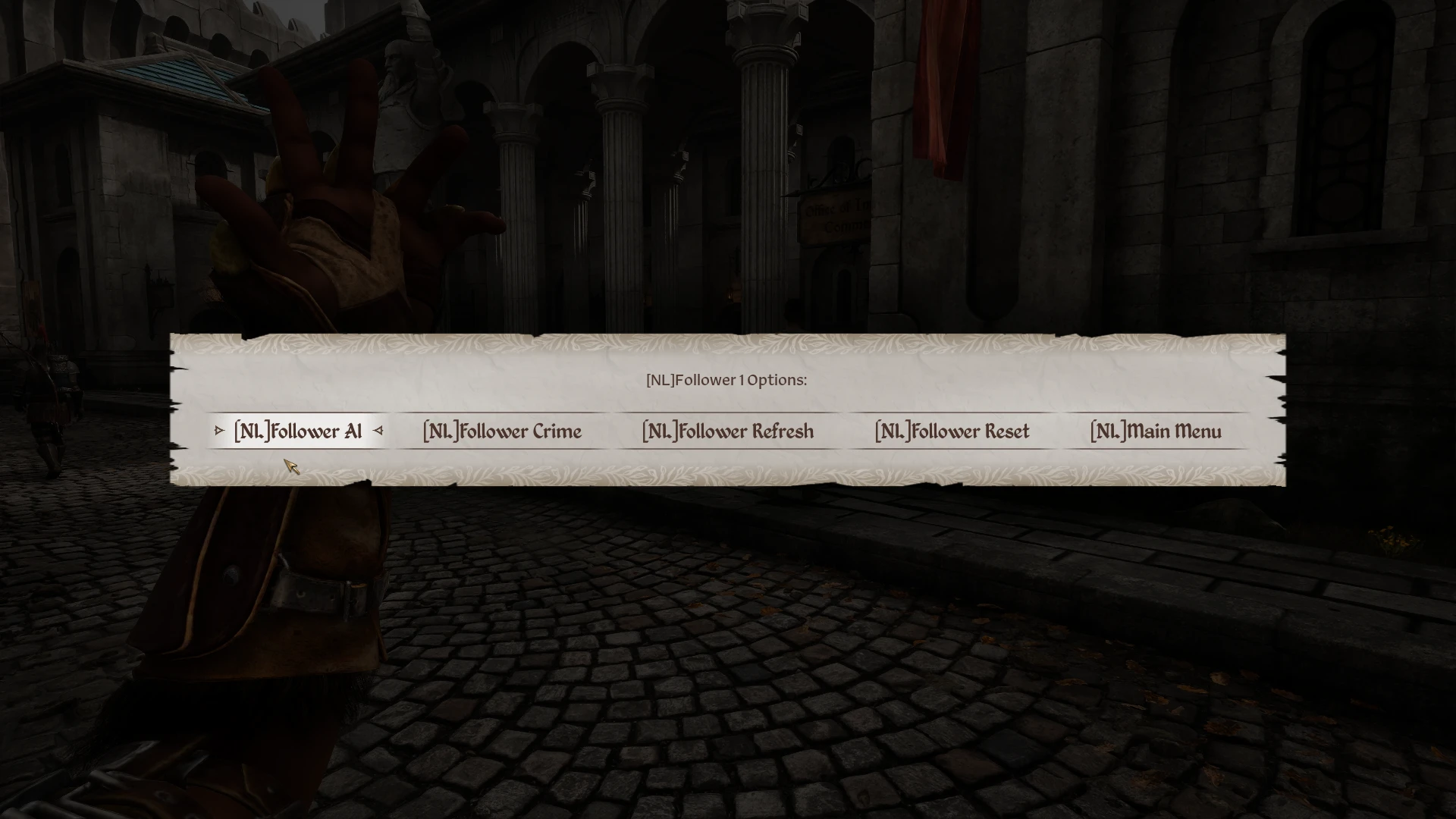Viewport: 1456px width, 819px height.
Task: Activate [NL]Follower Reset
Action: 952,431
